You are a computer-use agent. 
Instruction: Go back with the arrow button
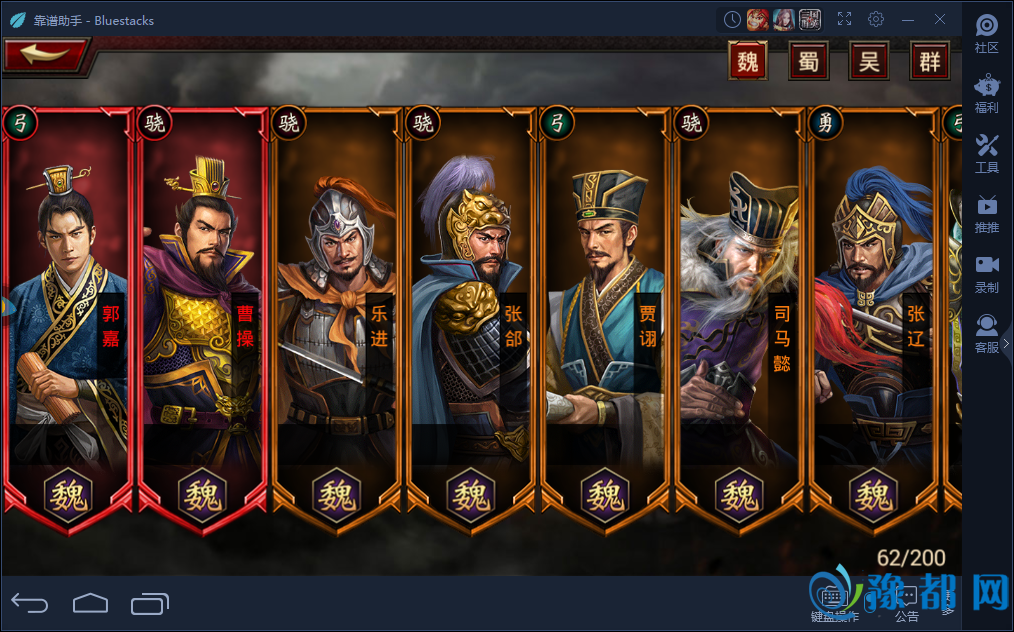pos(44,56)
